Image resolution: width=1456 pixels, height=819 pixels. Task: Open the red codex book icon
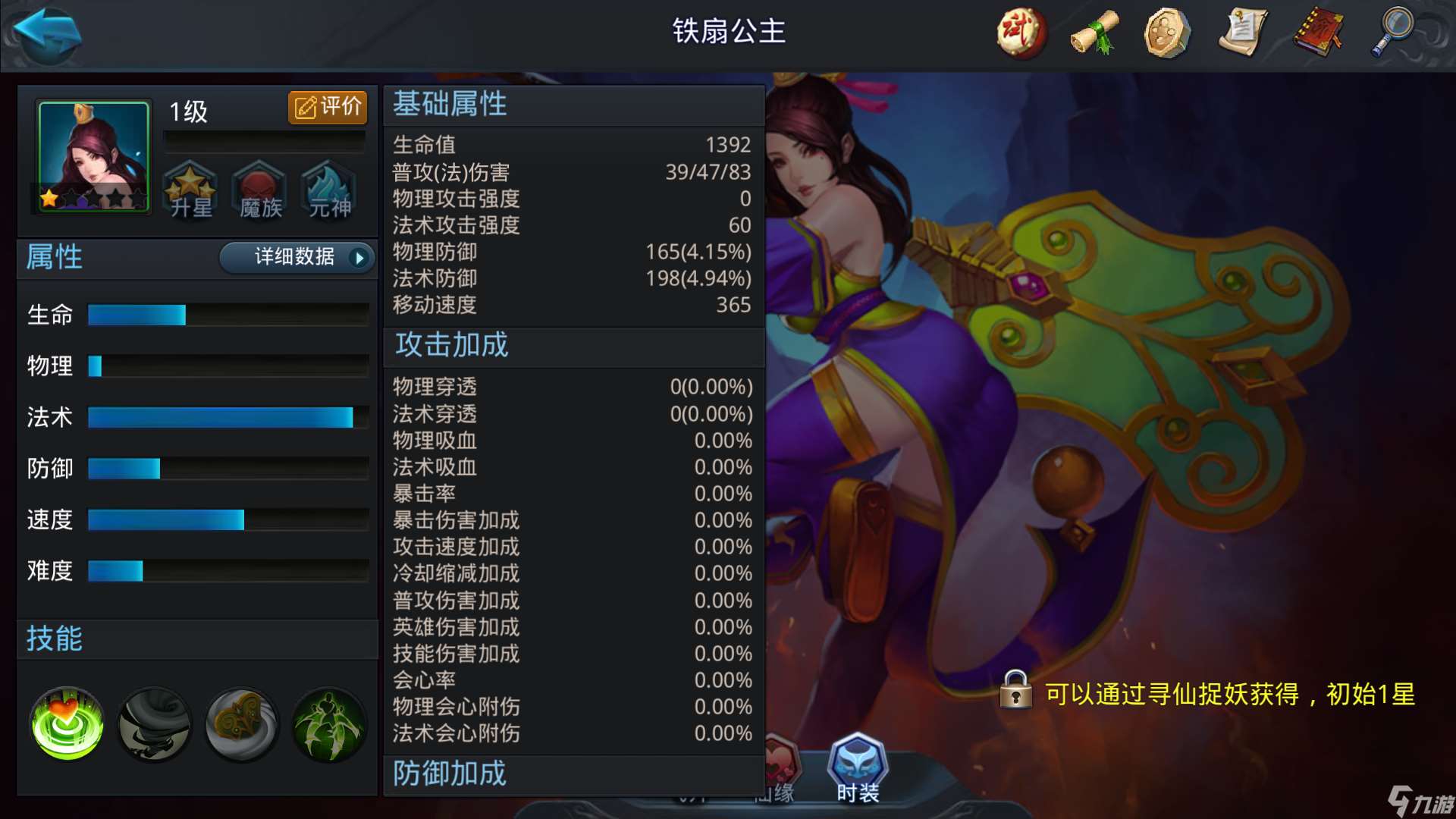click(x=1319, y=32)
